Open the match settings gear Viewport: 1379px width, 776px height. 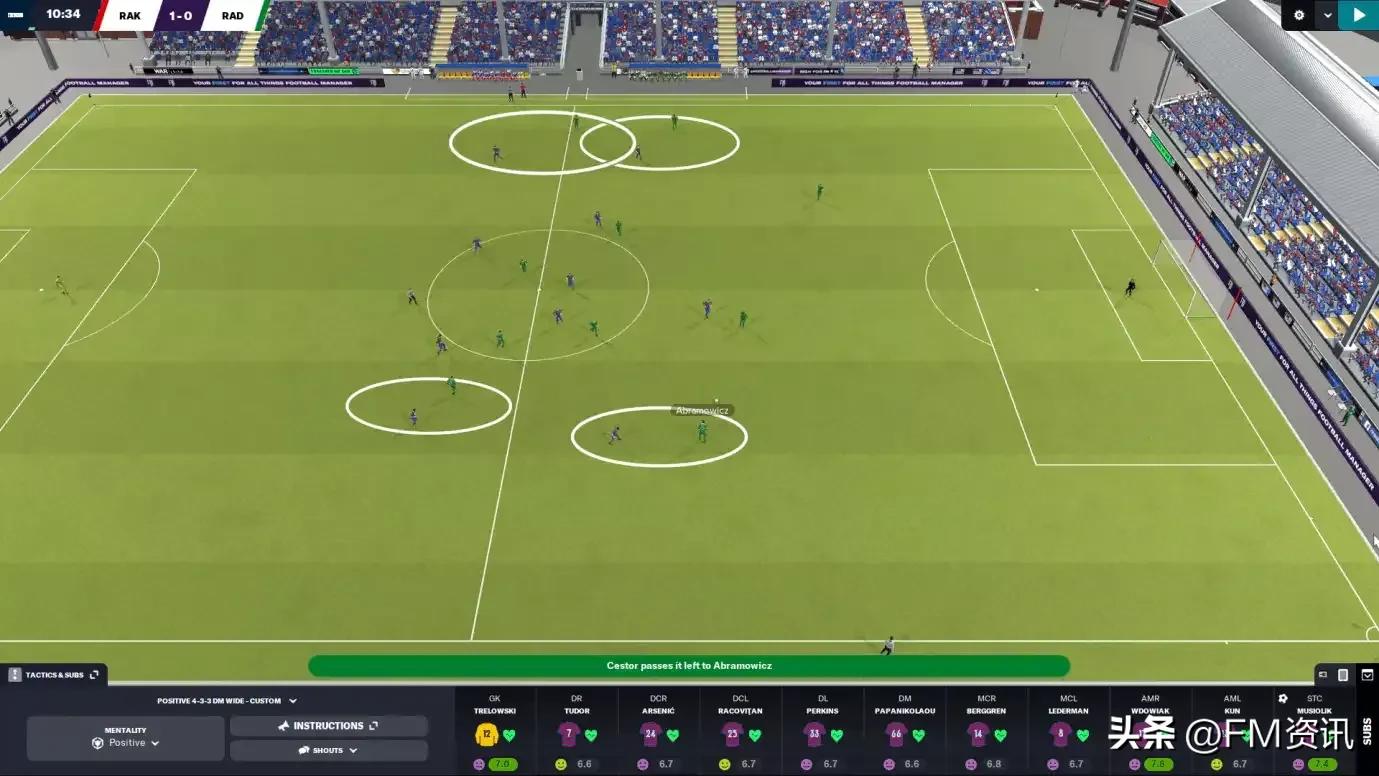pyautogui.click(x=1299, y=15)
